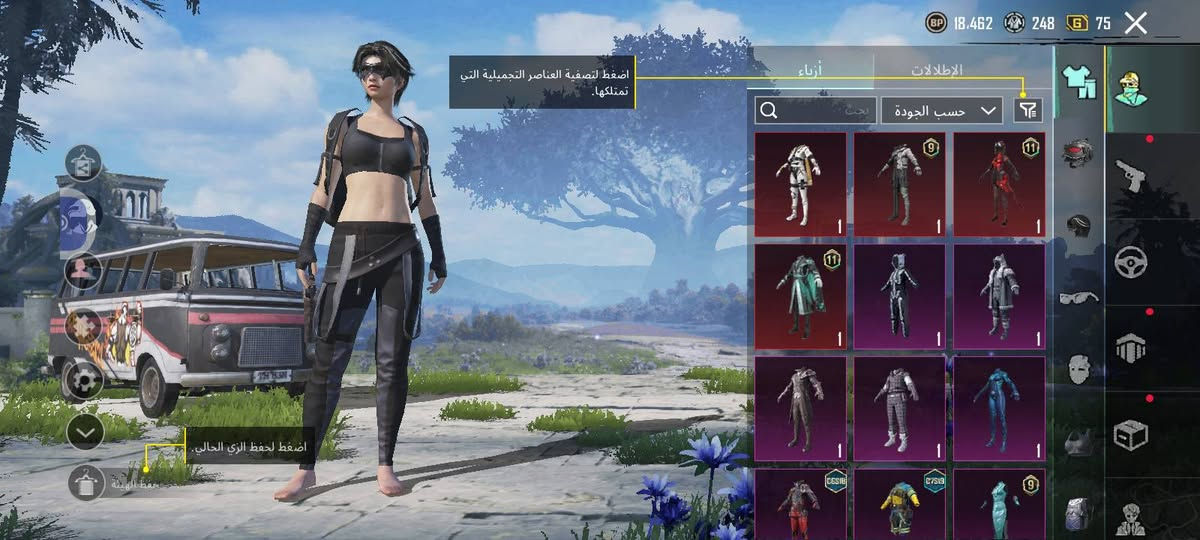This screenshot has width=1200, height=540.
Task: Open the steering wheel vehicles category
Action: point(1131,262)
